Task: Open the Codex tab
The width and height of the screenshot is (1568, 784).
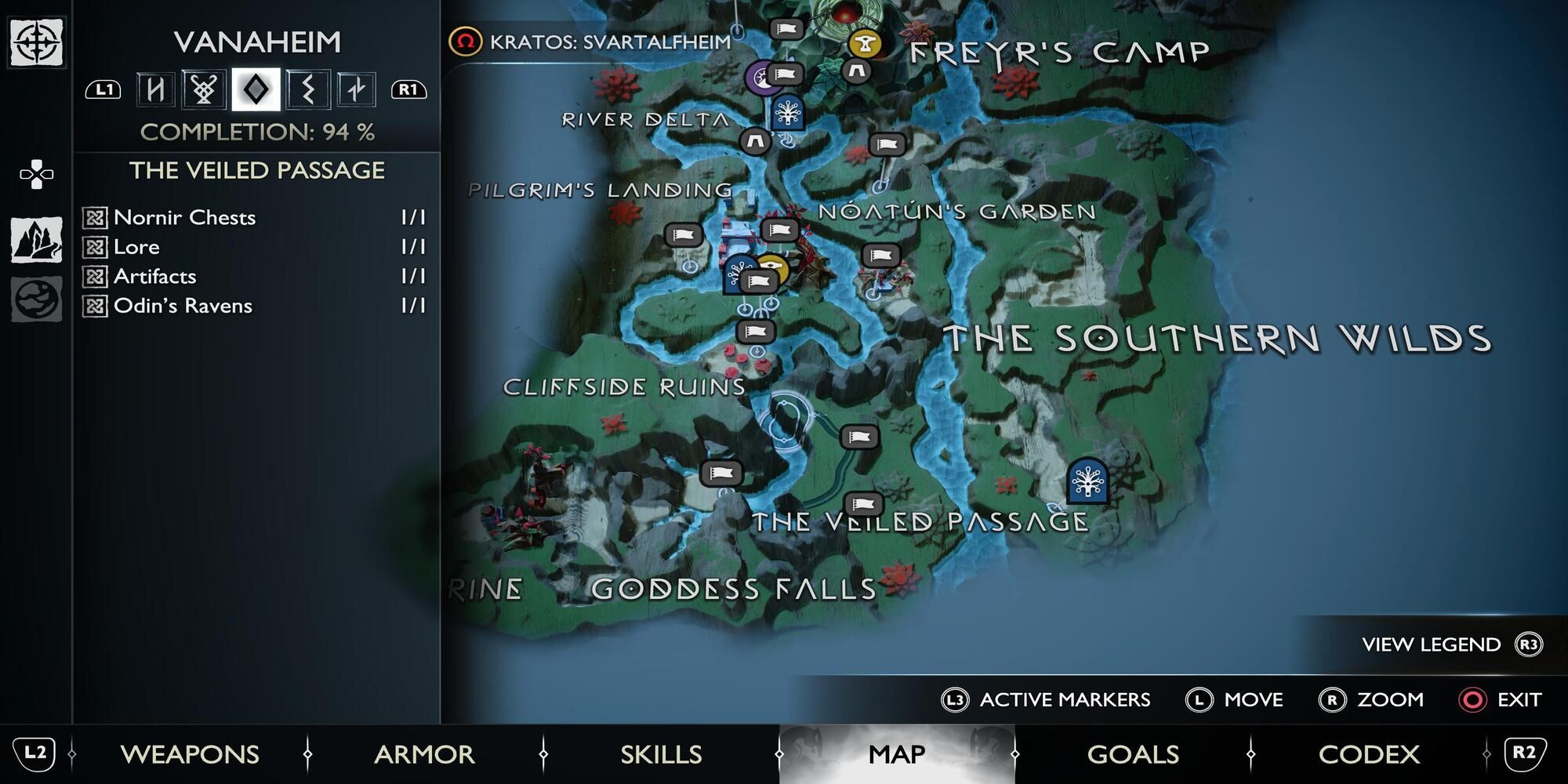Action: point(1369,754)
